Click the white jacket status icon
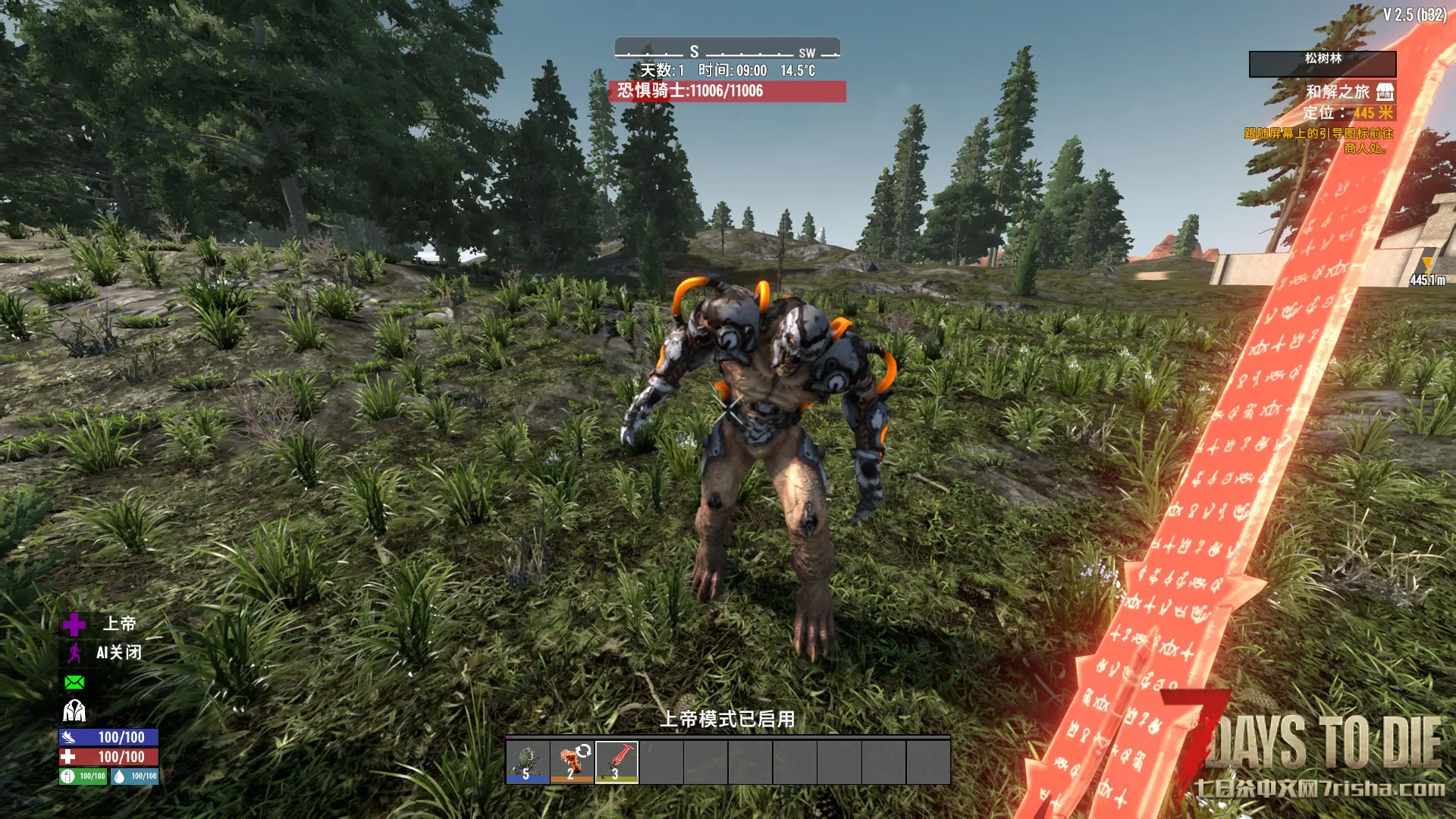Image resolution: width=1456 pixels, height=819 pixels. click(74, 711)
